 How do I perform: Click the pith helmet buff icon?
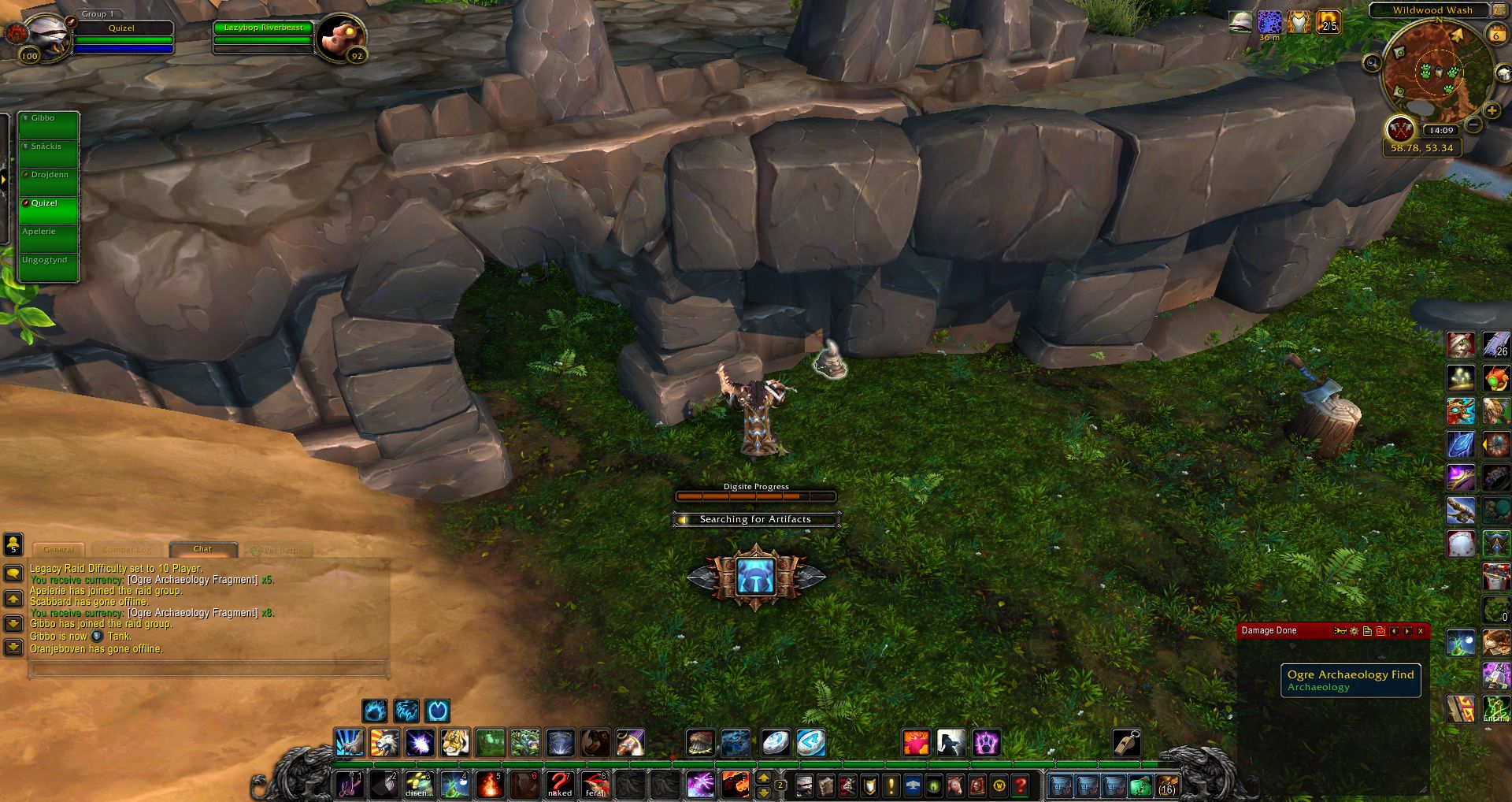click(1240, 22)
